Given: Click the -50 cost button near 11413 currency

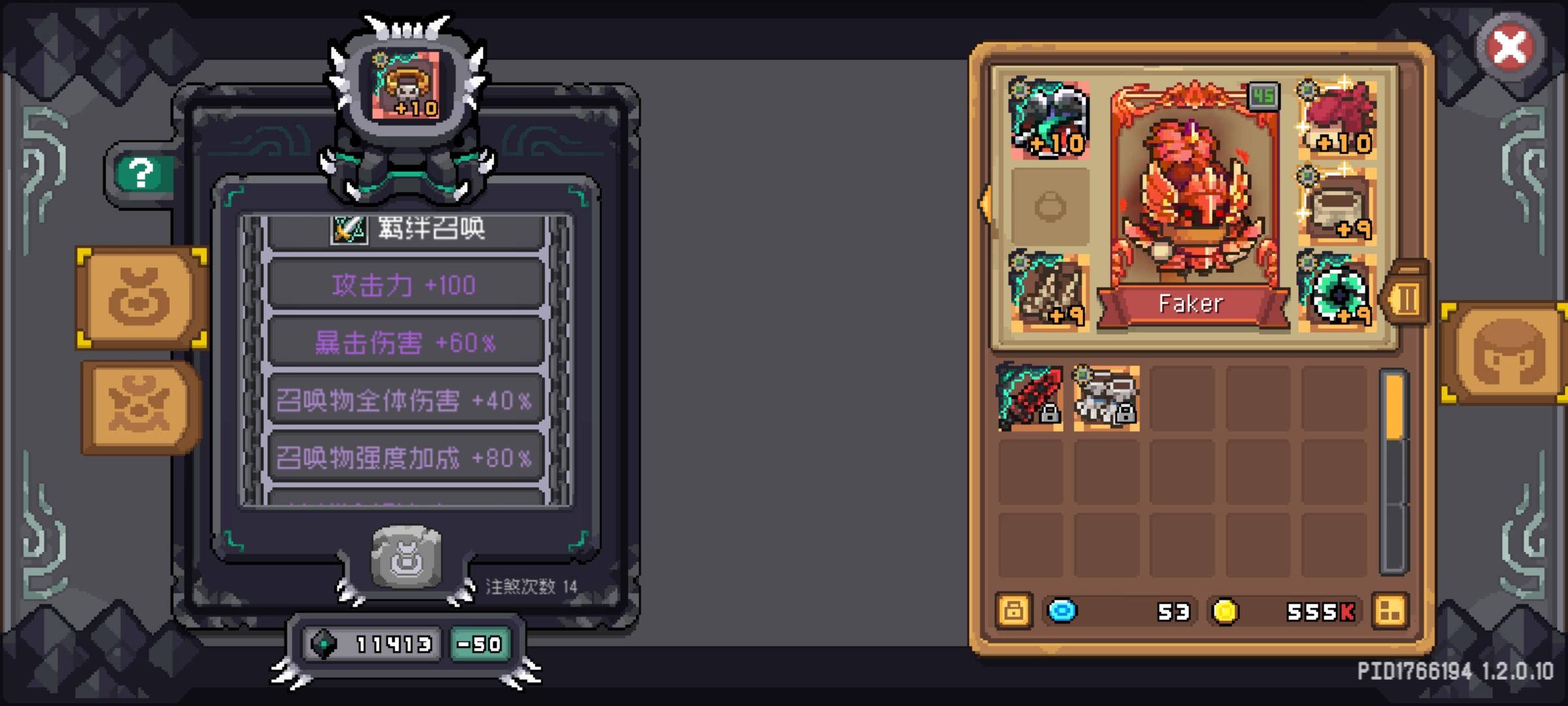Looking at the screenshot, I should click(480, 644).
